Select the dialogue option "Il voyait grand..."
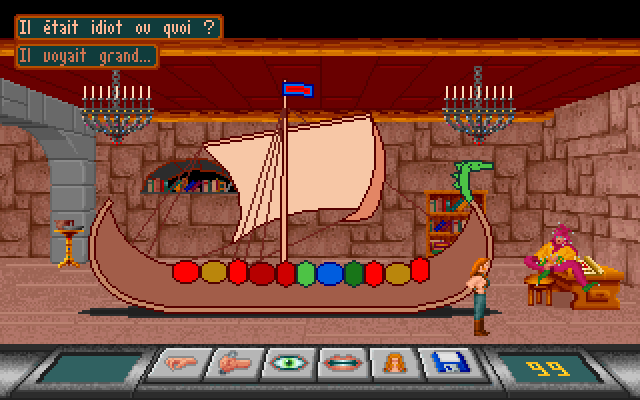The height and width of the screenshot is (400, 640). point(87,57)
